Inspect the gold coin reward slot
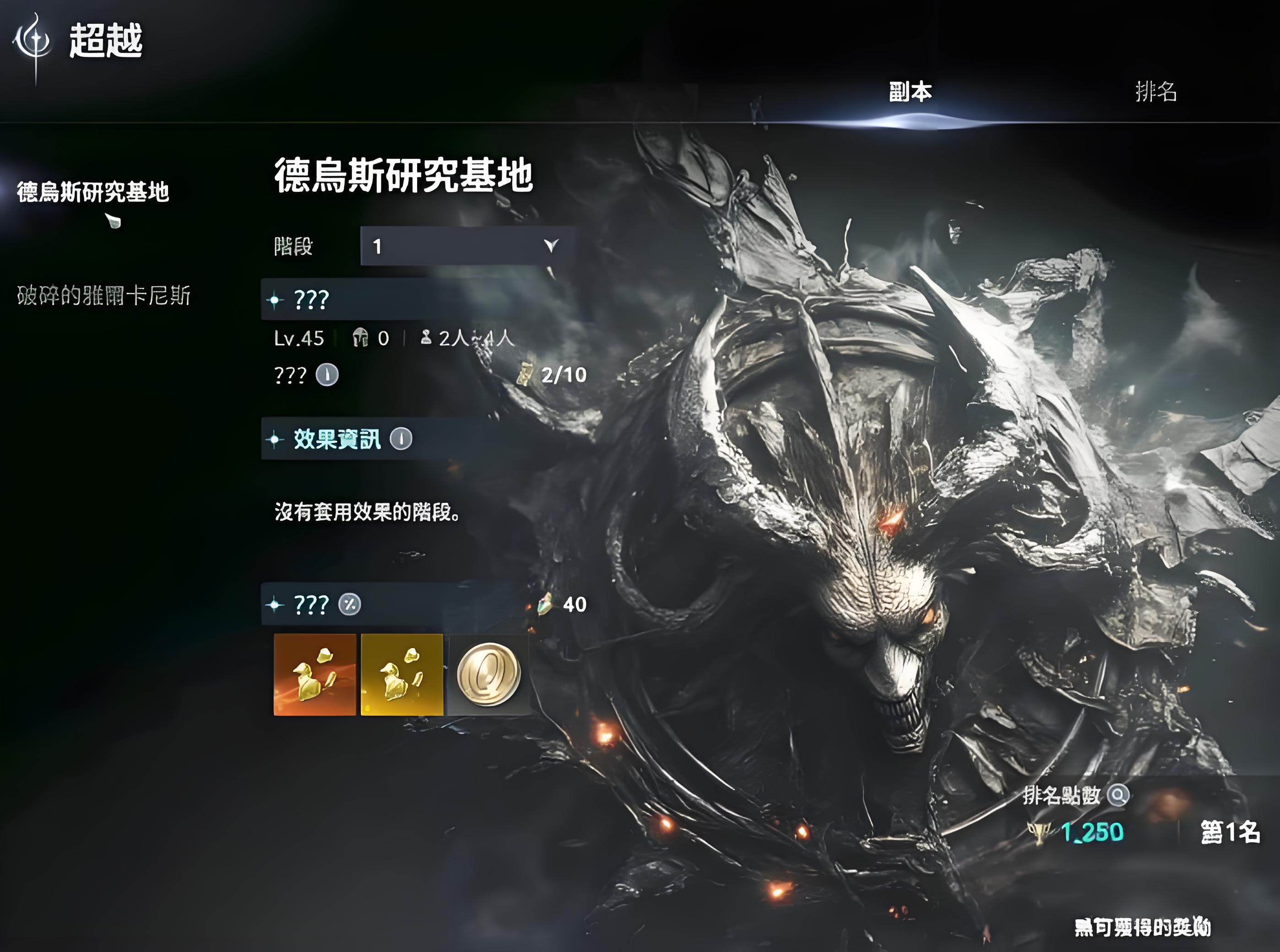The image size is (1280, 952). click(489, 675)
